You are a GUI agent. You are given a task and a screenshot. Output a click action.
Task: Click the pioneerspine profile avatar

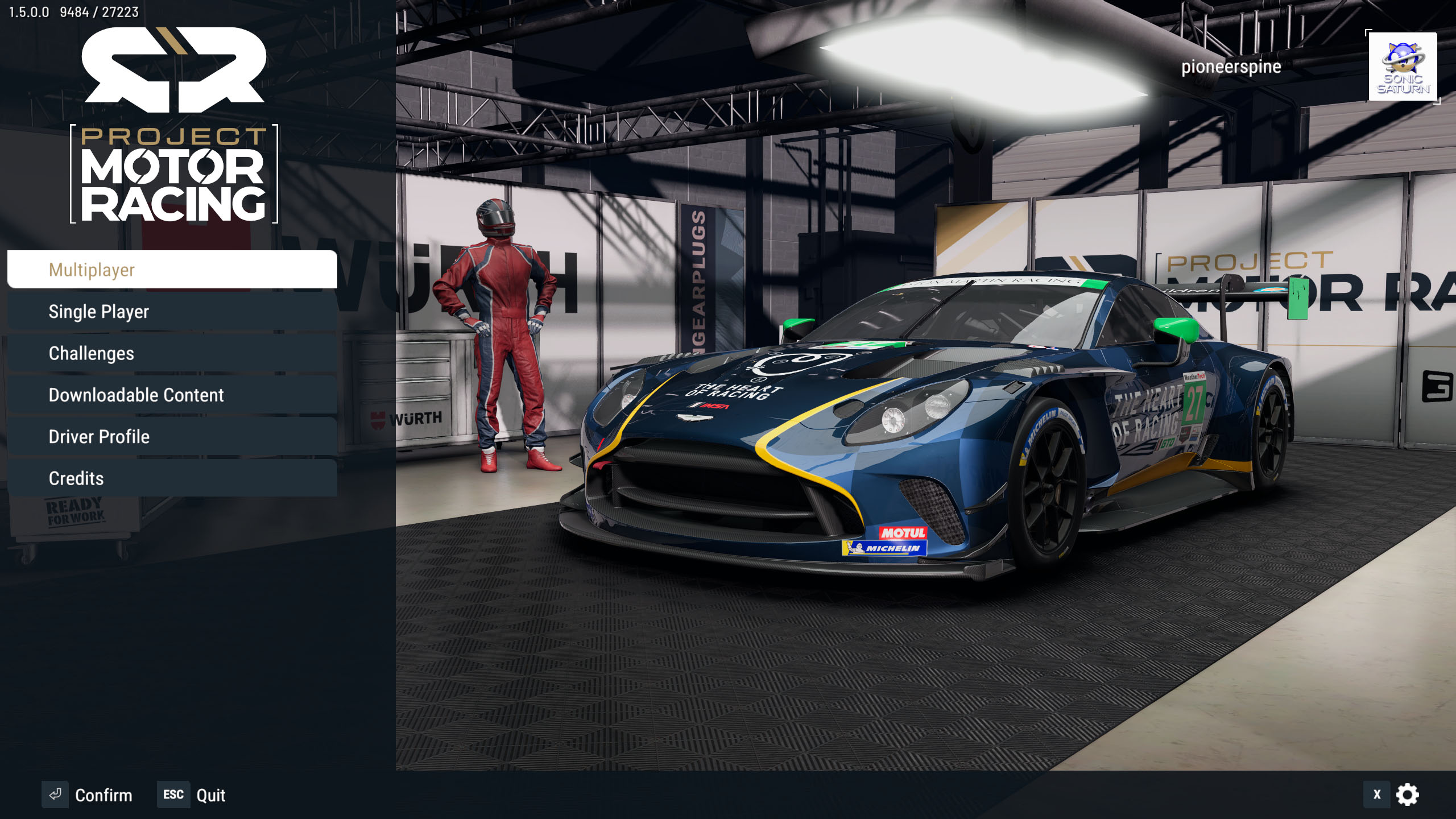(1403, 67)
